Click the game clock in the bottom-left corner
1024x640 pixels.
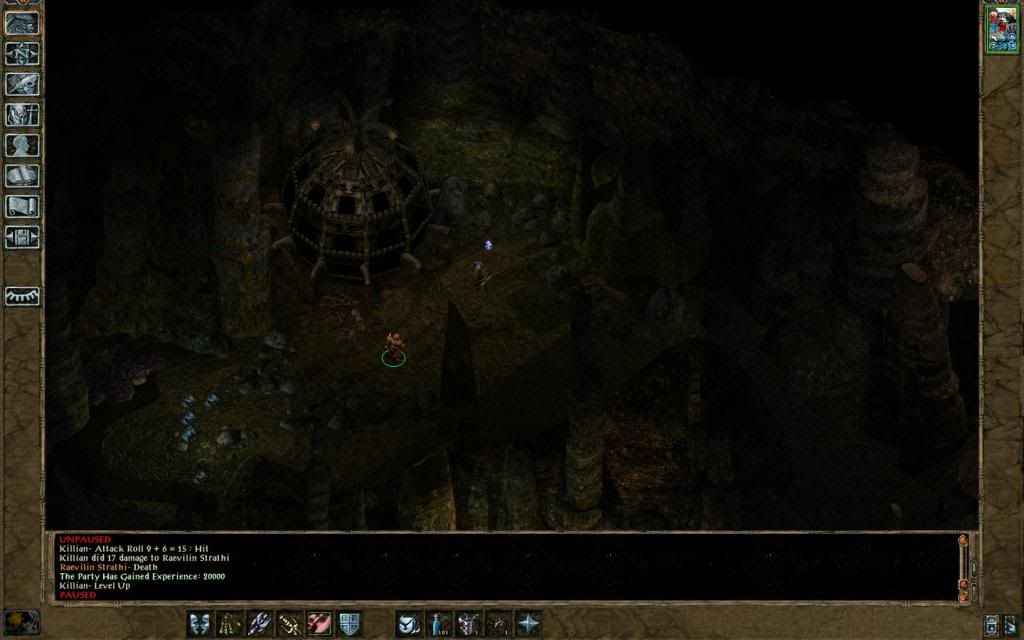[x=22, y=620]
